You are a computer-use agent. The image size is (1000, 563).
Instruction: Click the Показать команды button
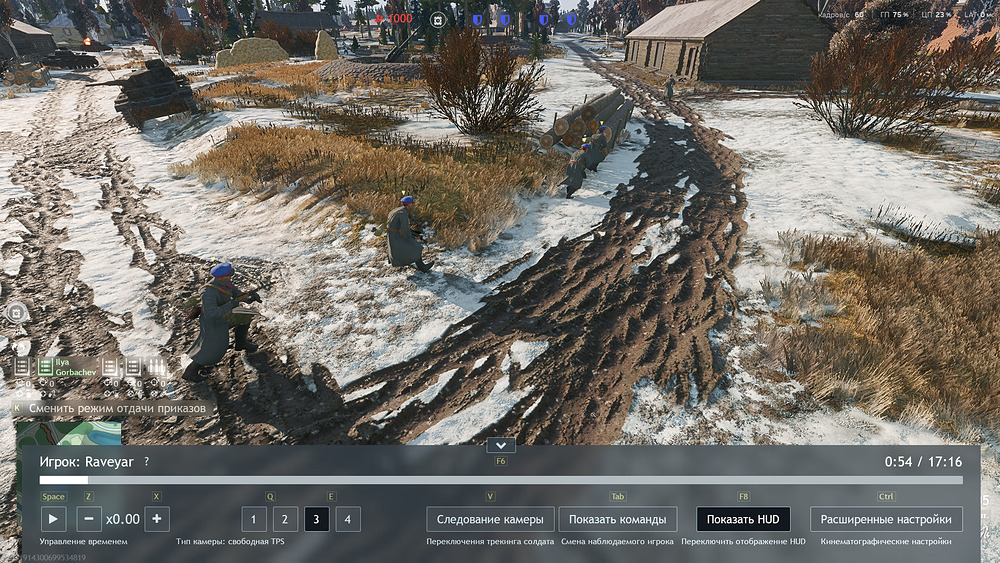point(617,519)
